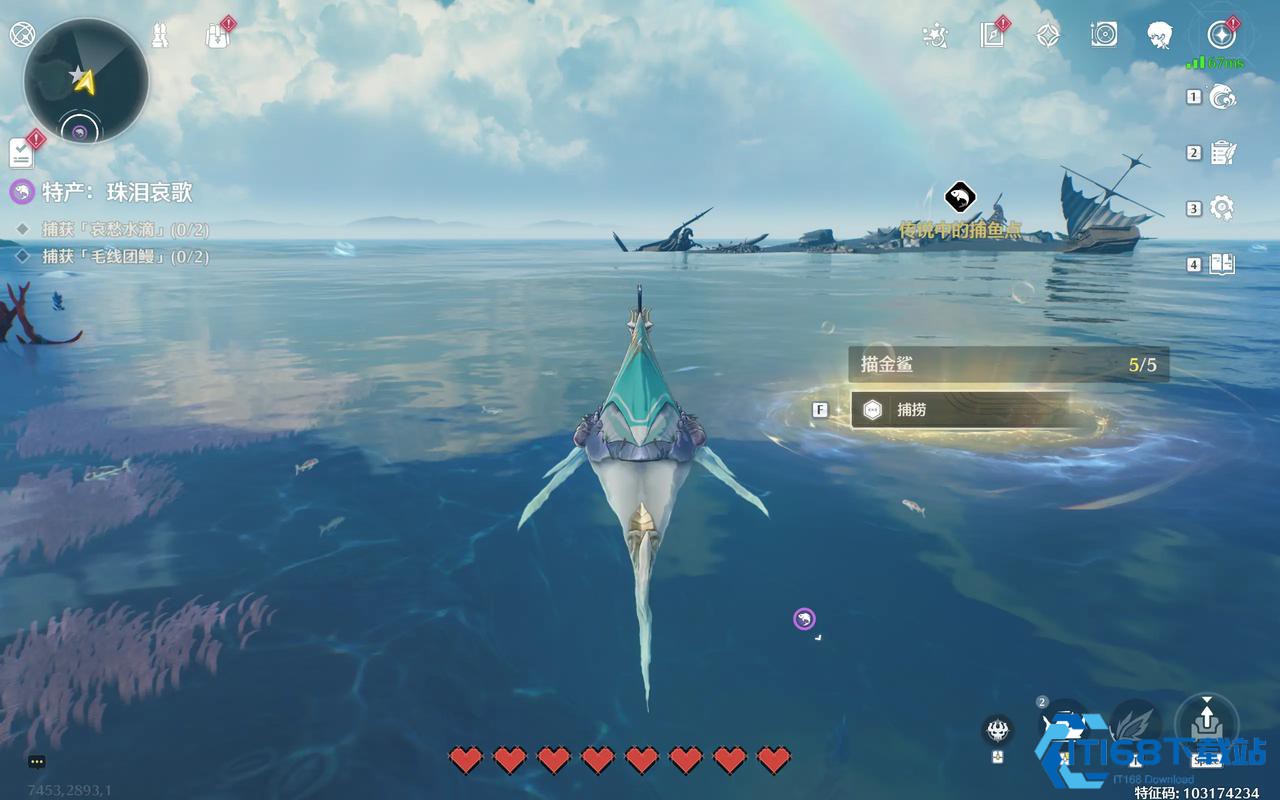The image size is (1280, 800).
Task: Open the character portrait icon
Action: click(x=1160, y=36)
